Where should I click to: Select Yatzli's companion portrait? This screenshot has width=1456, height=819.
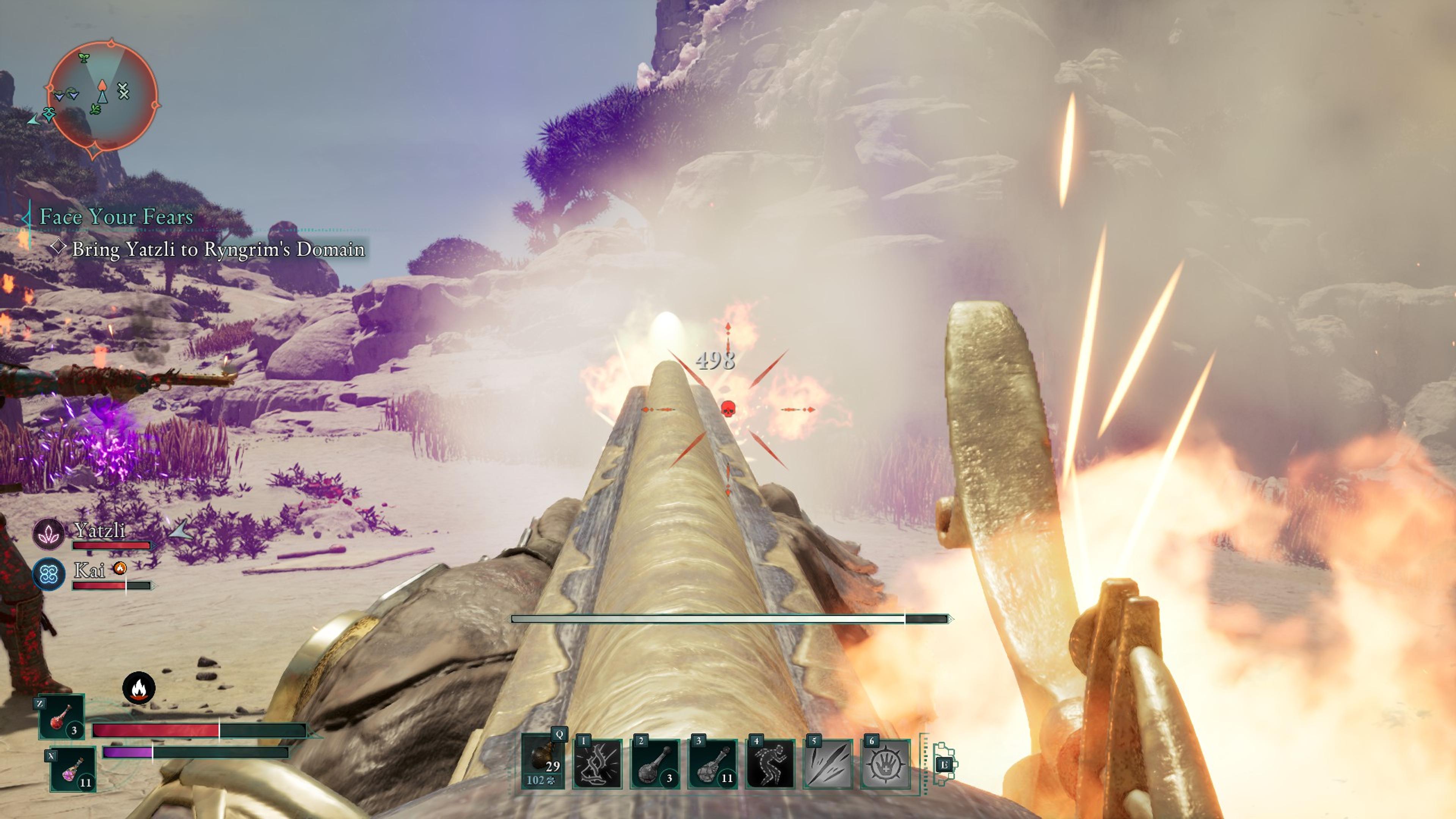49,533
